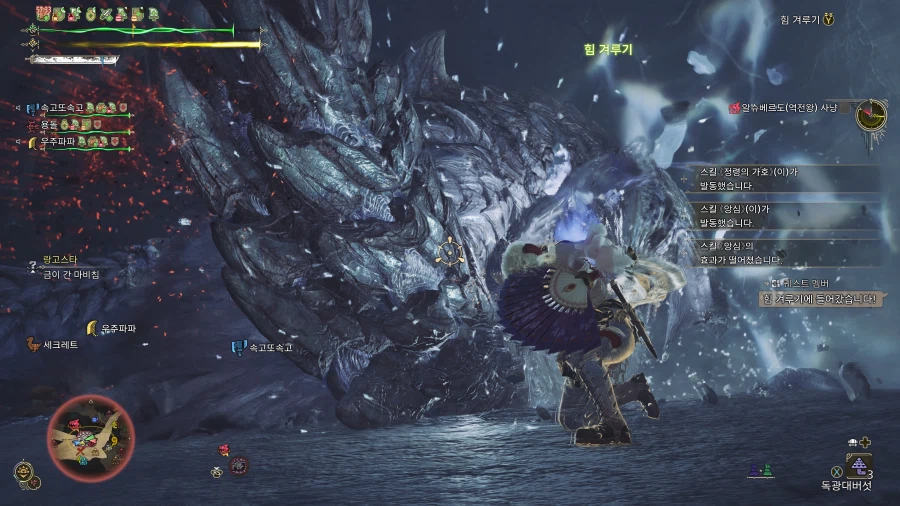Click the quest timer clock icon
The height and width of the screenshot is (506, 900).
pos(871,114)
